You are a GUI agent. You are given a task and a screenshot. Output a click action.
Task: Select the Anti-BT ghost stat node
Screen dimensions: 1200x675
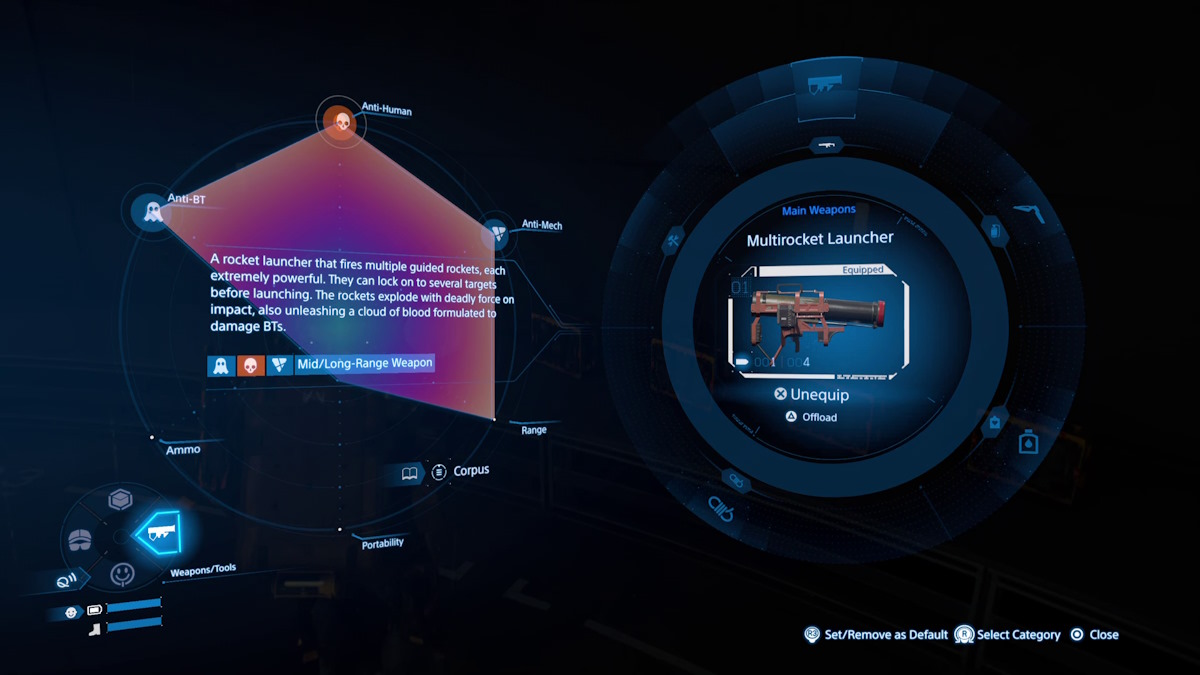(x=152, y=211)
